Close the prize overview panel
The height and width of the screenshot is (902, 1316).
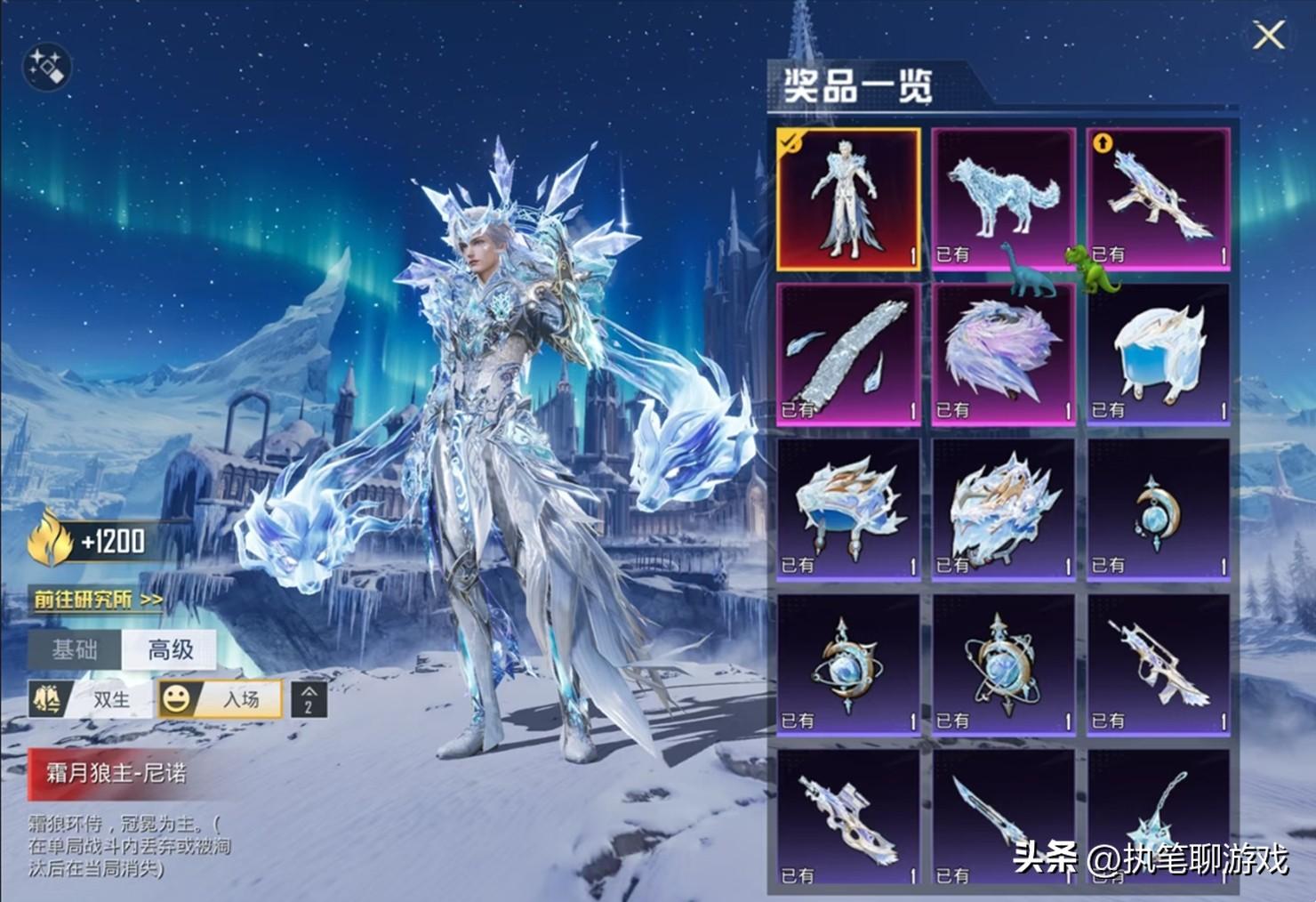tap(1268, 36)
